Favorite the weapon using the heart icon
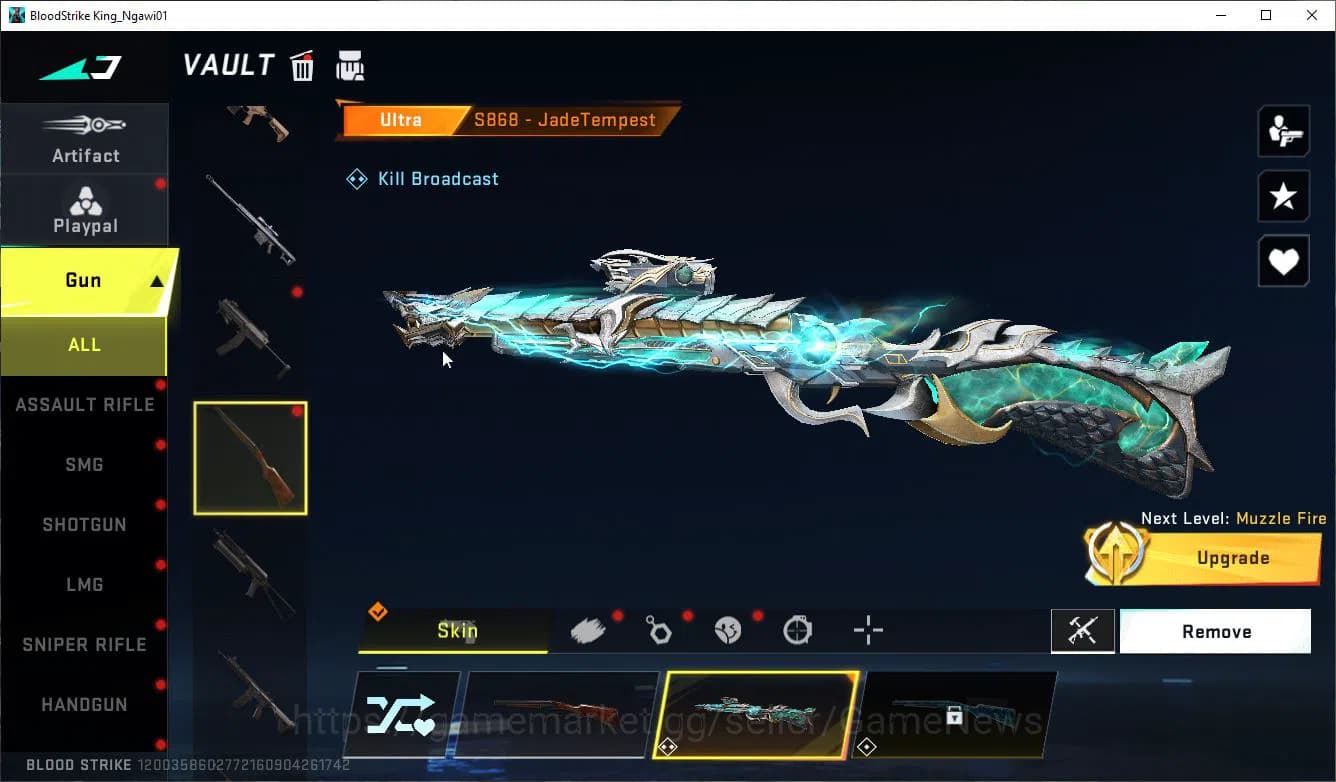This screenshot has height=782, width=1336. [1283, 261]
